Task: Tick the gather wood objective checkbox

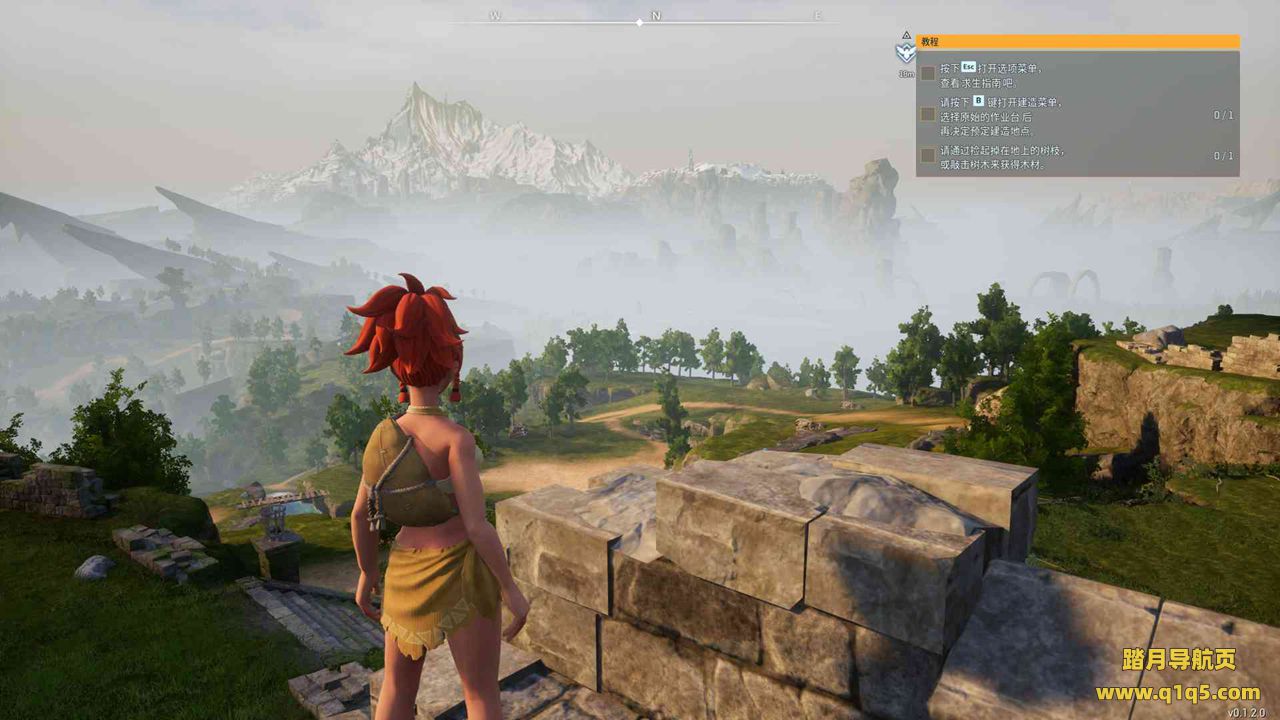Action: [928, 156]
